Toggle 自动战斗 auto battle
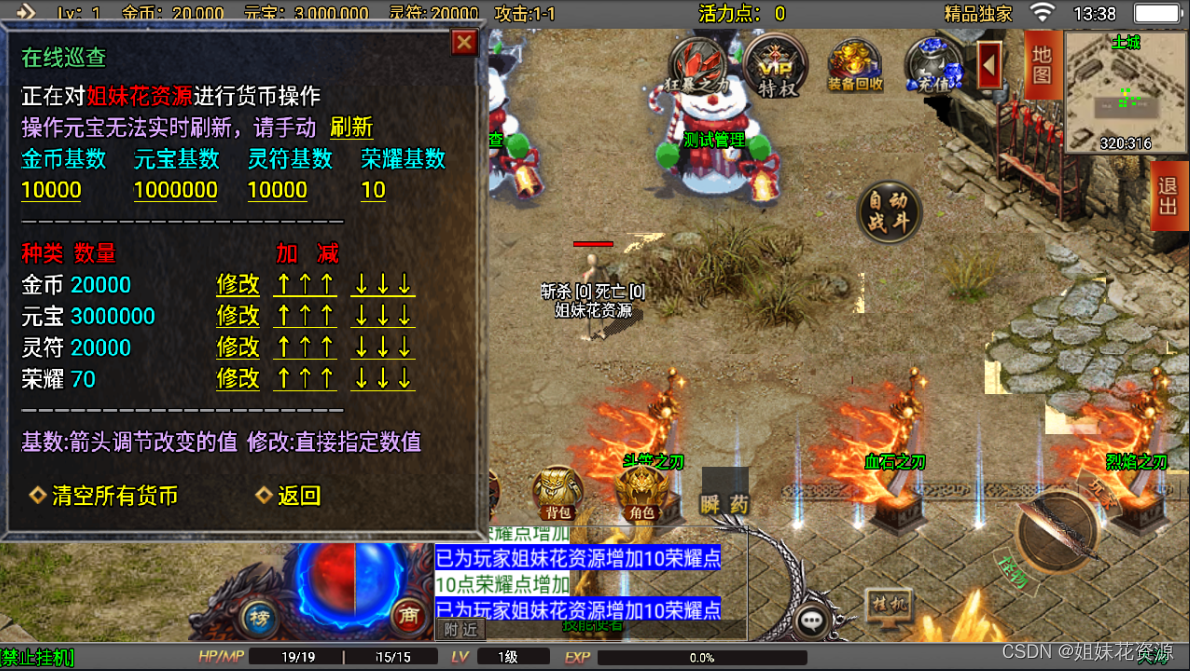The height and width of the screenshot is (671, 1190). 888,211
